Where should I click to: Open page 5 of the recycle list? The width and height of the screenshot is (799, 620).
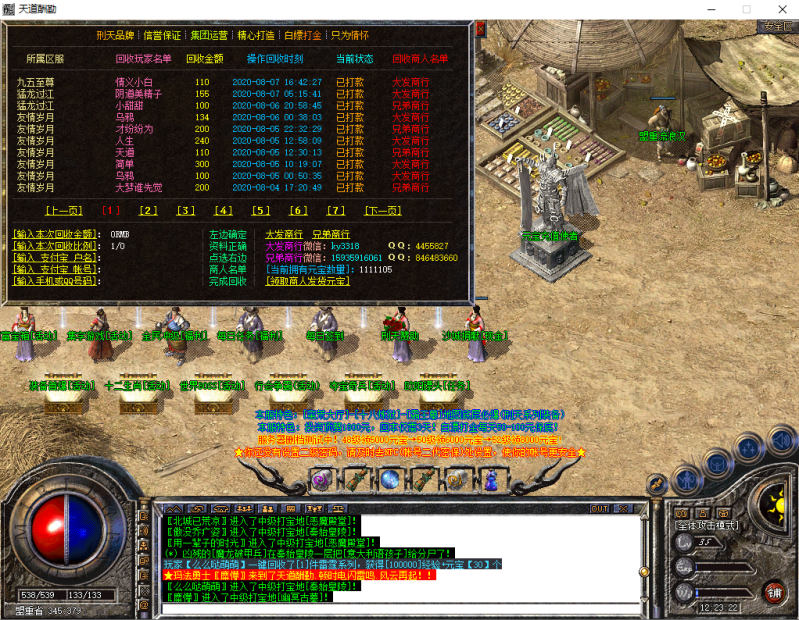(261, 211)
